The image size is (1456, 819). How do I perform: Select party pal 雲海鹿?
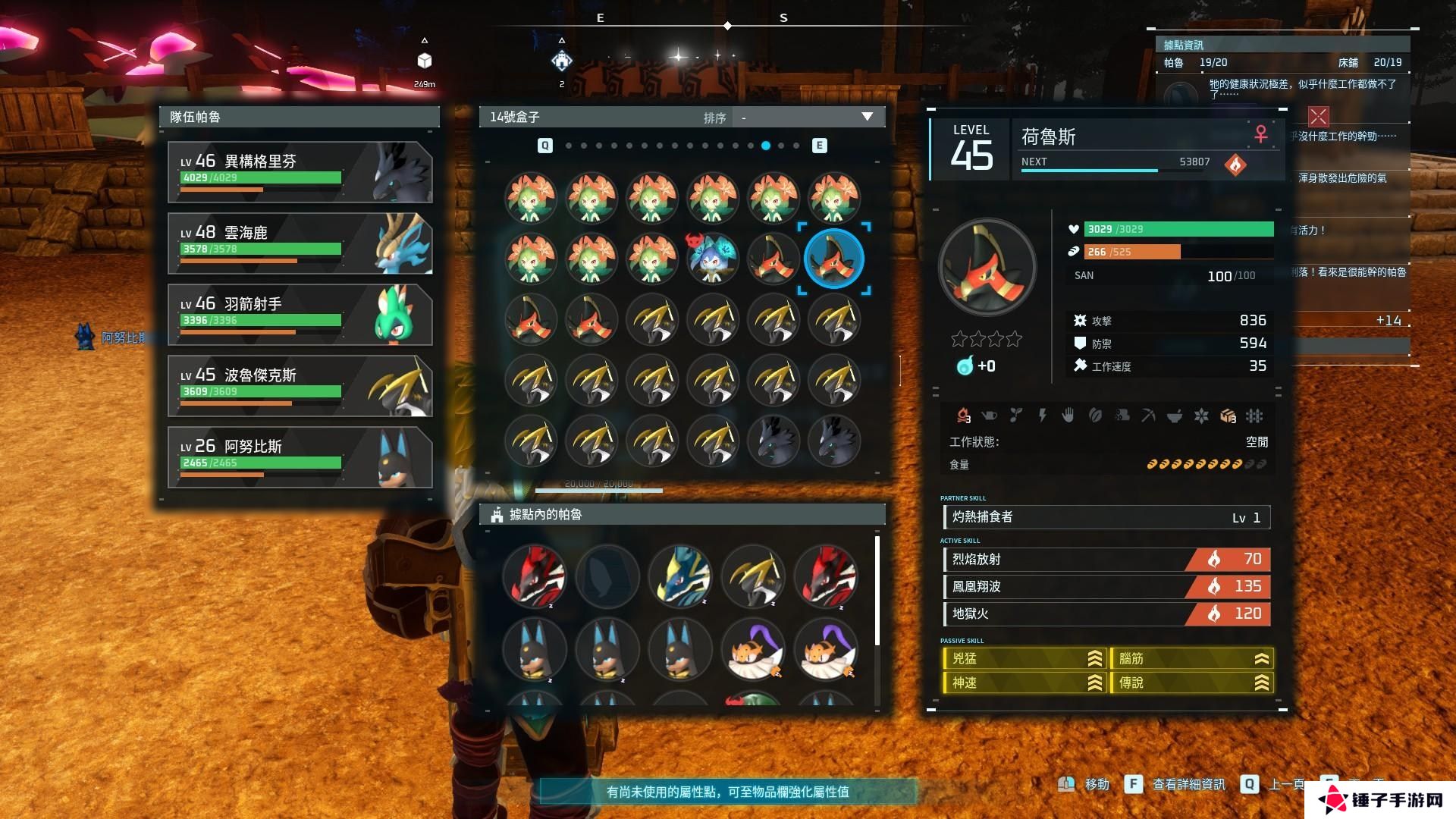pos(300,243)
